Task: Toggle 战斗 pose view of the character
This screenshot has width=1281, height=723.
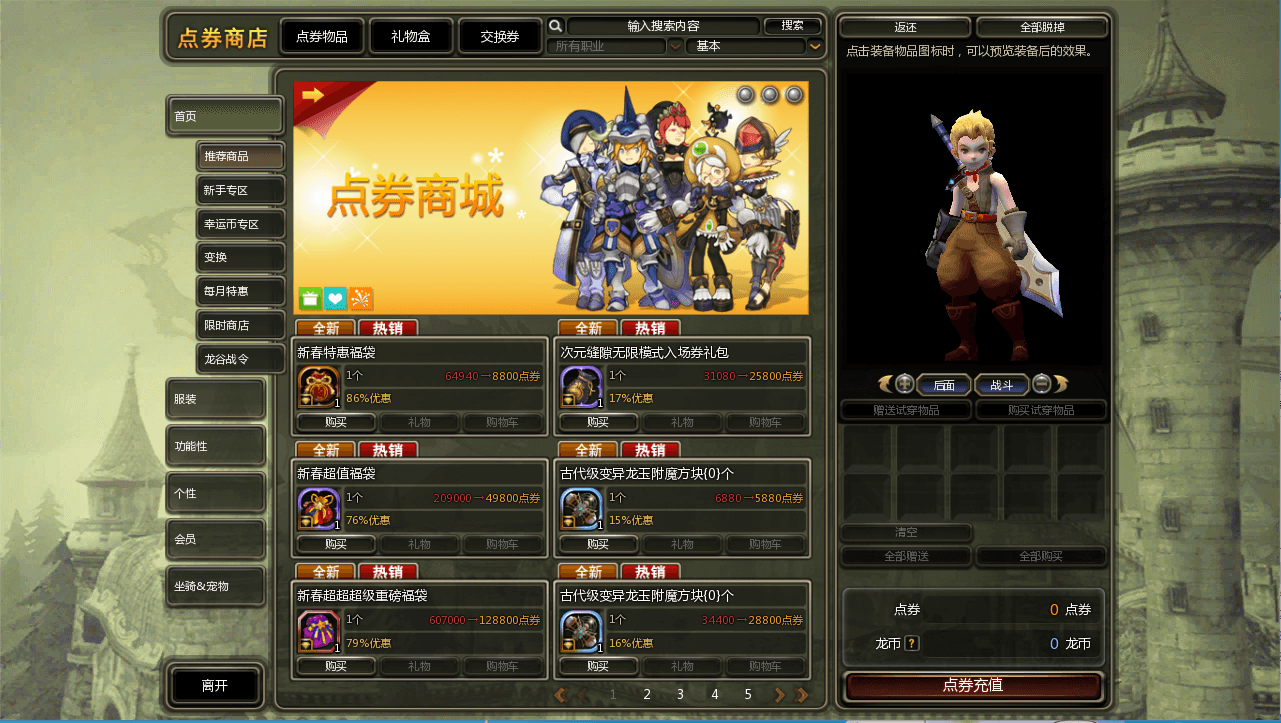Action: [1001, 384]
